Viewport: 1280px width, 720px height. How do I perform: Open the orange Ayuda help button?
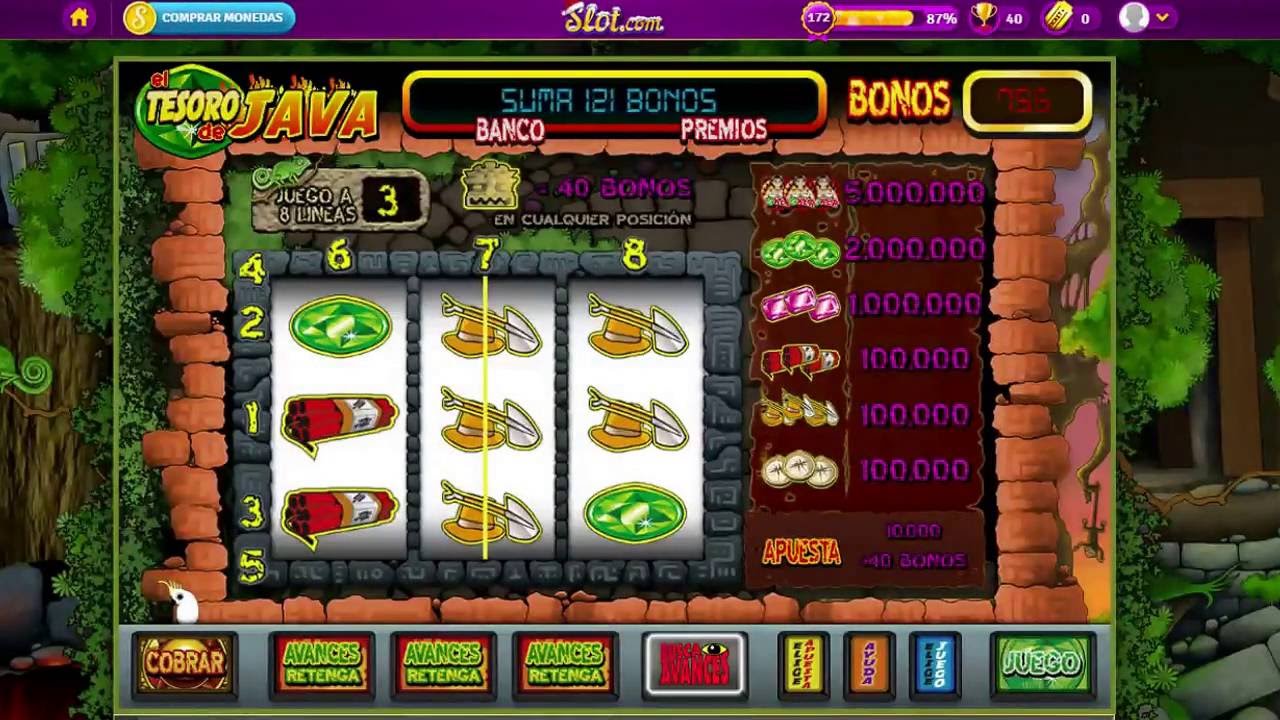pos(868,662)
